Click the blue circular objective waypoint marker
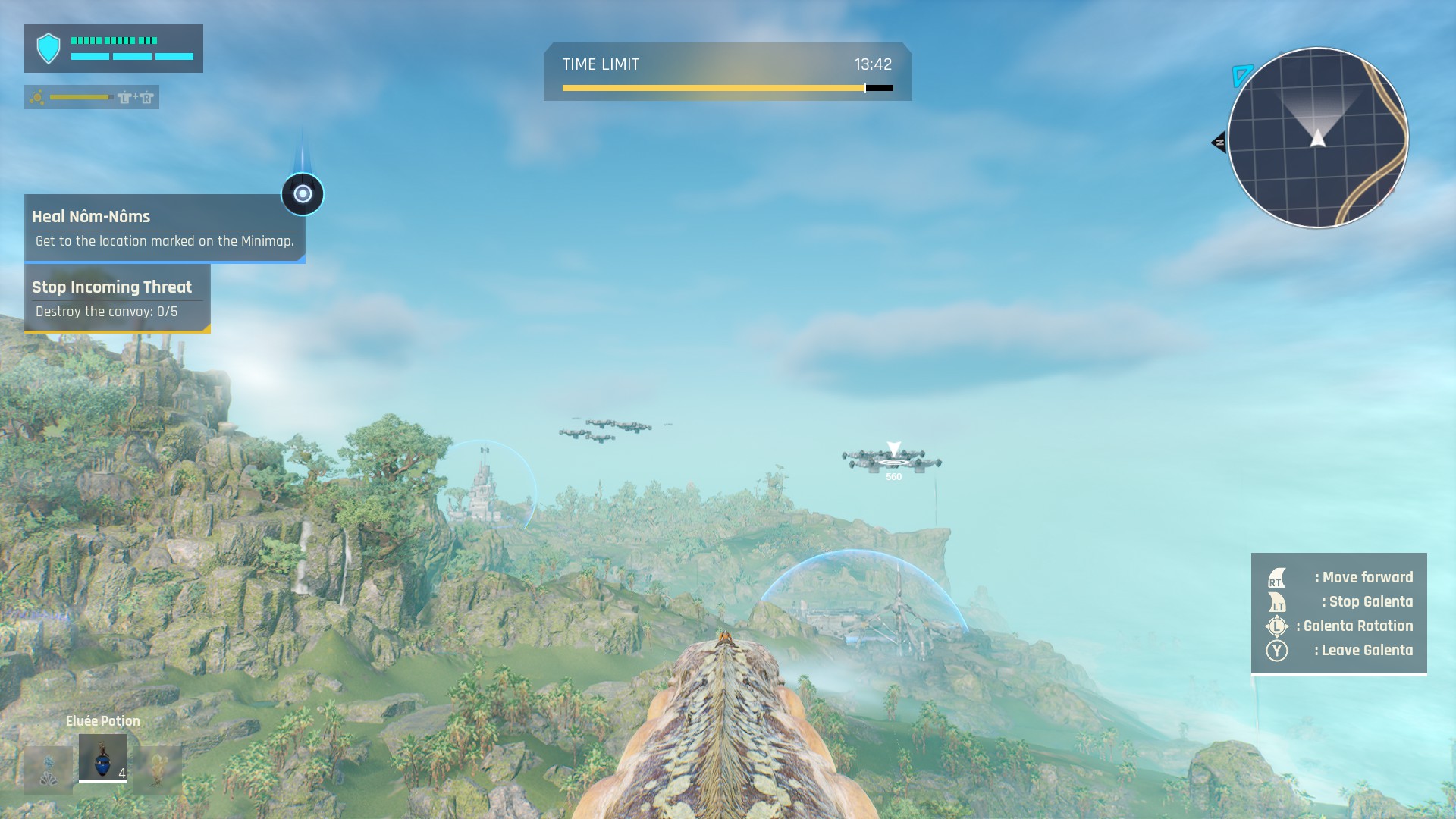The image size is (1456, 819). click(x=303, y=194)
